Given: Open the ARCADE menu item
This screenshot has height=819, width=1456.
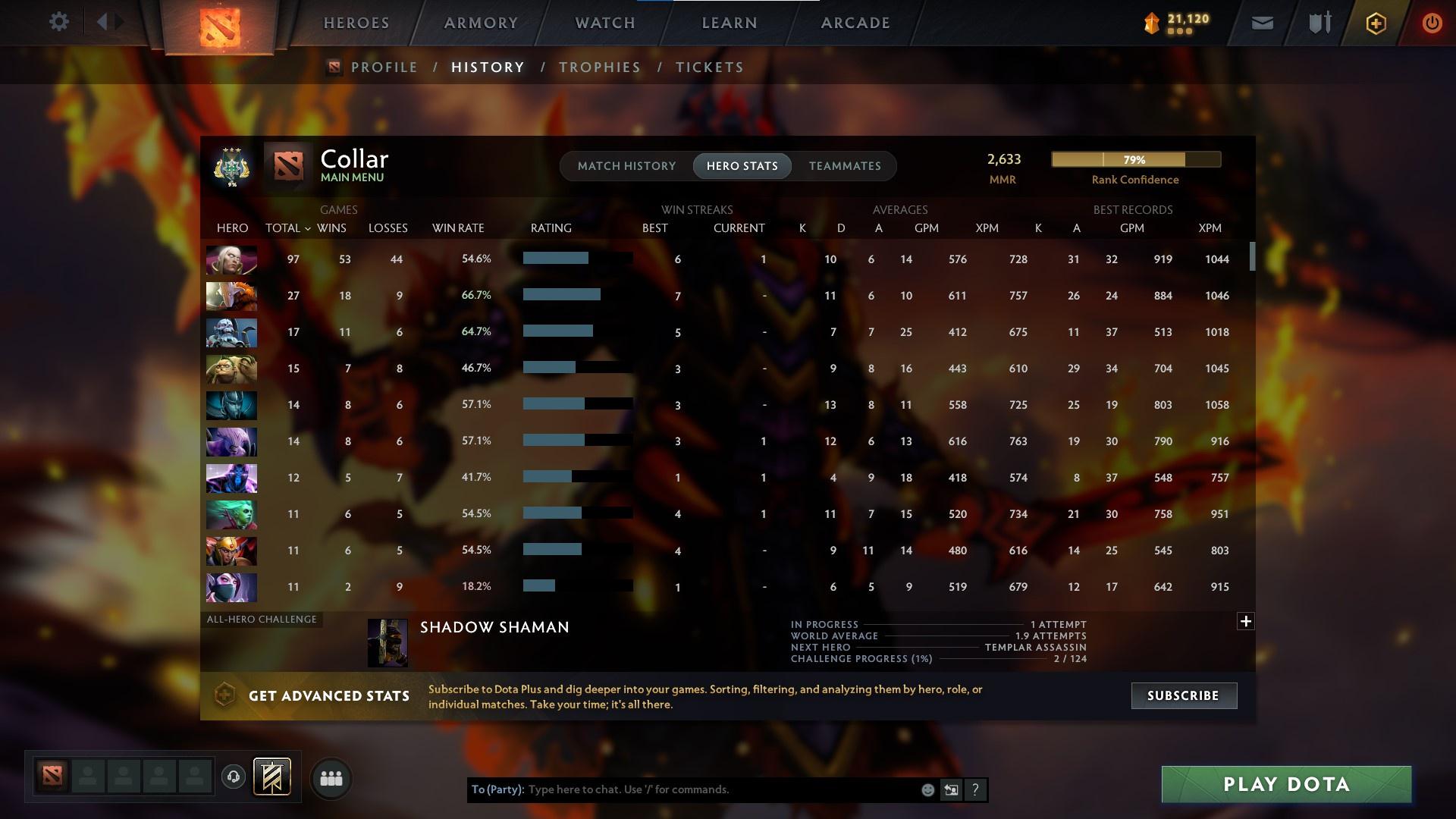Looking at the screenshot, I should (855, 23).
